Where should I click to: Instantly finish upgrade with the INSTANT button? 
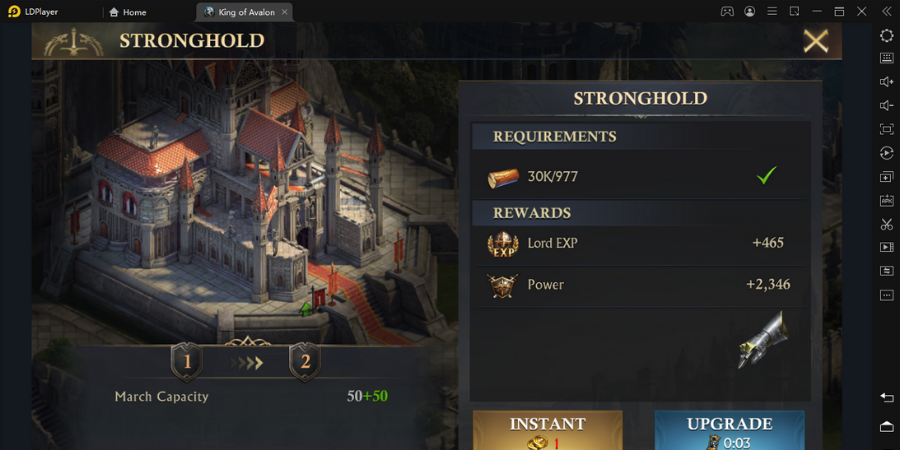(x=547, y=430)
